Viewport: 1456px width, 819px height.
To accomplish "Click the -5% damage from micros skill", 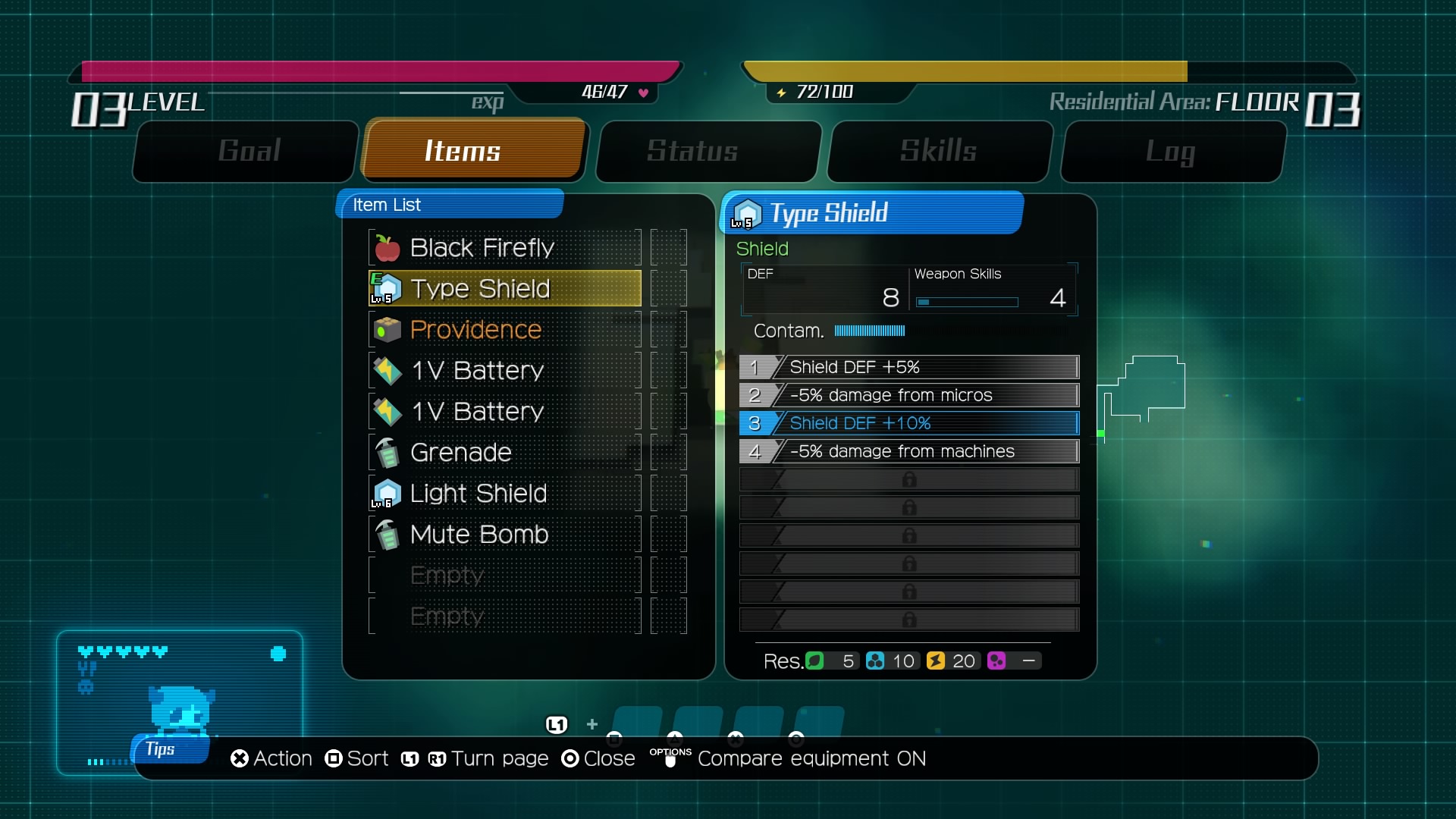I will pos(908,395).
